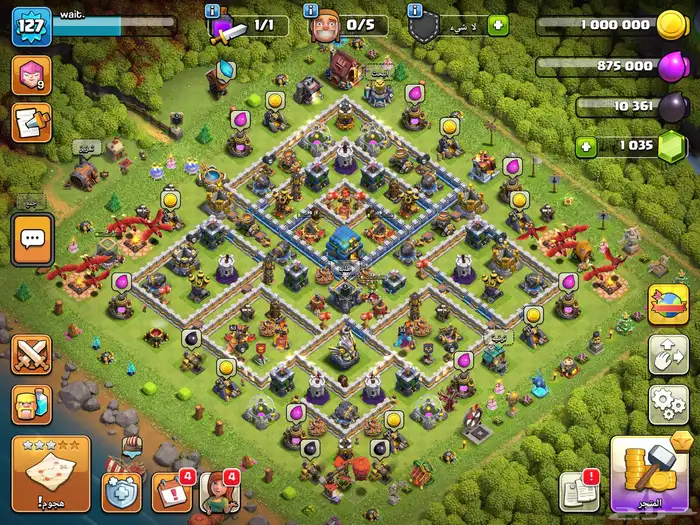Open the paper and pencil notes button

point(31,122)
